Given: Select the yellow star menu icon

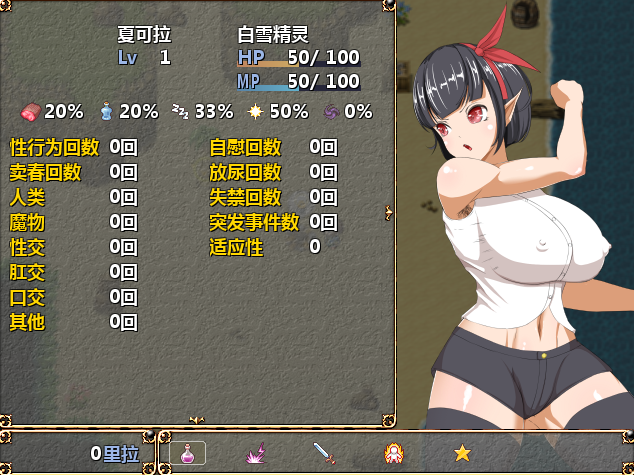Looking at the screenshot, I should pos(462,453).
